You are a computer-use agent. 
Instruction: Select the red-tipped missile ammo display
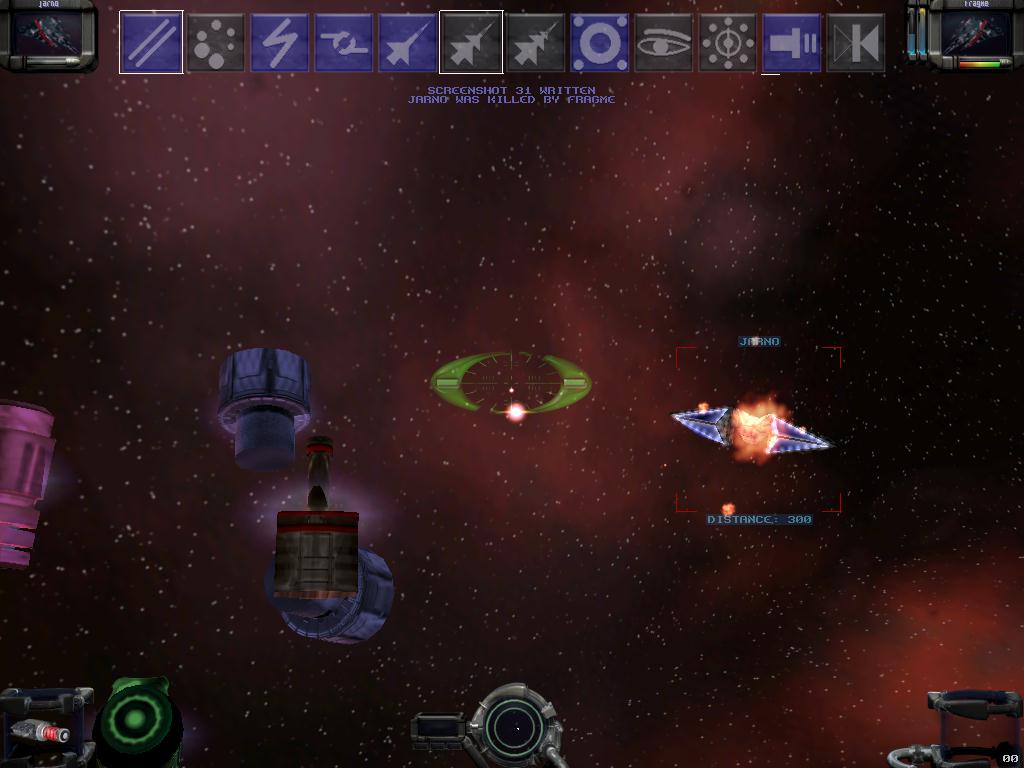pos(40,733)
